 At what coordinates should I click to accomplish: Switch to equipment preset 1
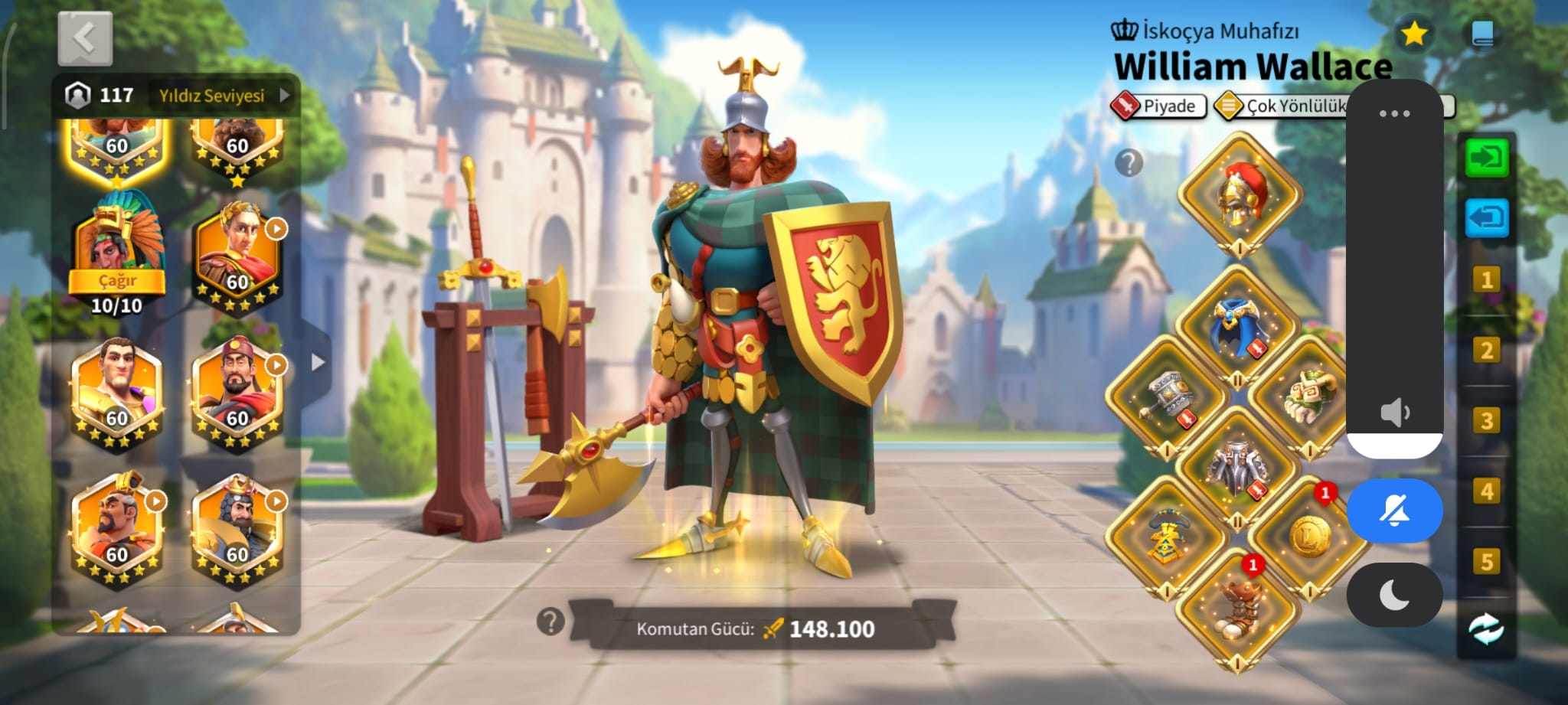1486,280
